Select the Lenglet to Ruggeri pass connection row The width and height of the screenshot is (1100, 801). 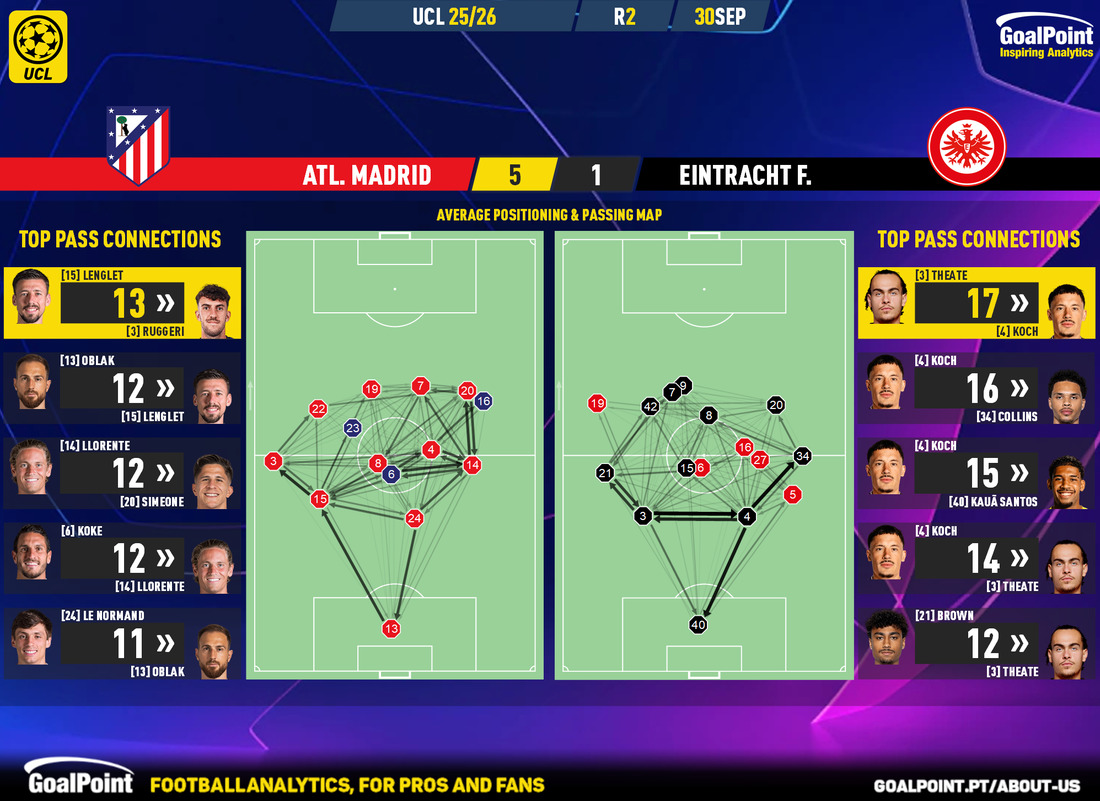coord(122,302)
